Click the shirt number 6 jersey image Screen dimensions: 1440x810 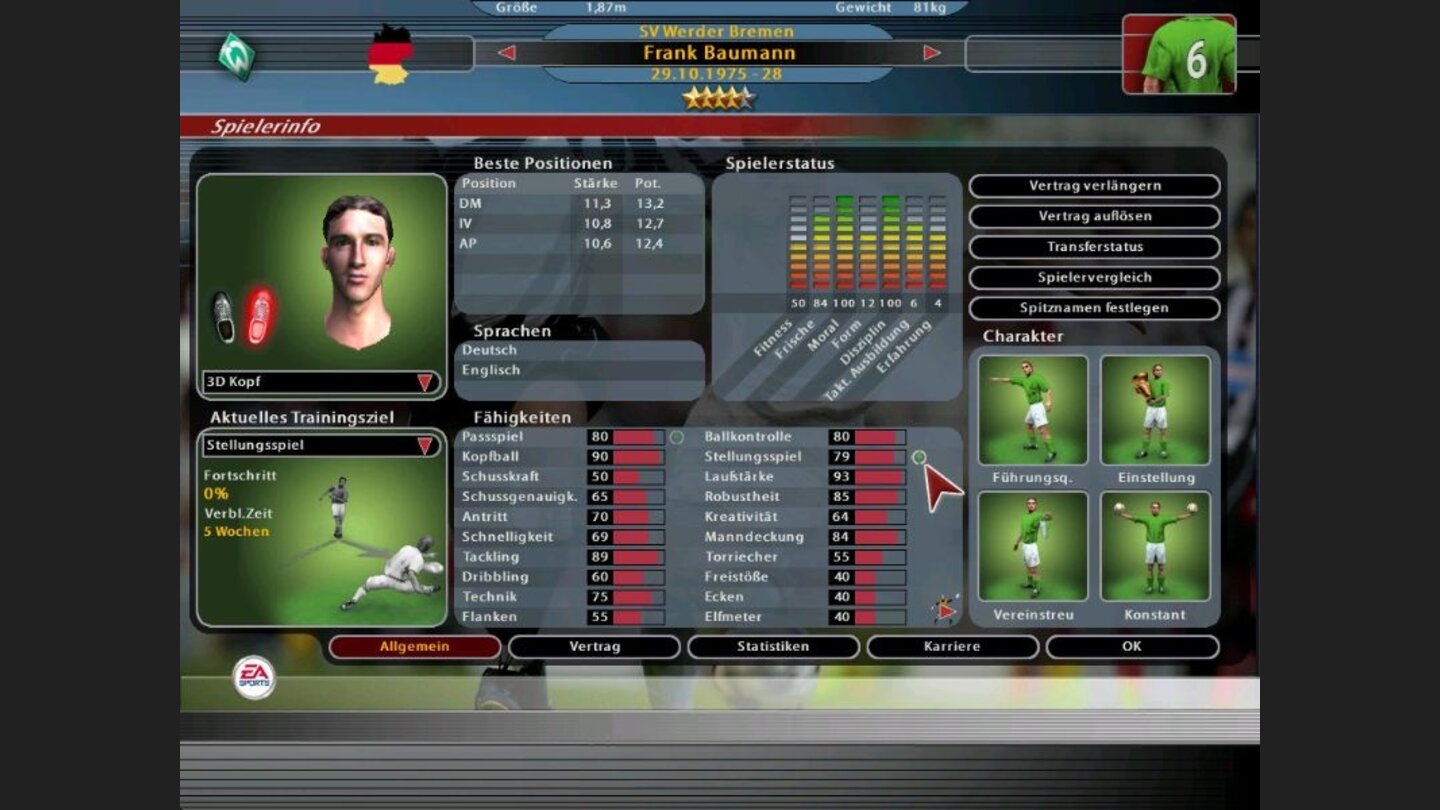pyautogui.click(x=1178, y=55)
